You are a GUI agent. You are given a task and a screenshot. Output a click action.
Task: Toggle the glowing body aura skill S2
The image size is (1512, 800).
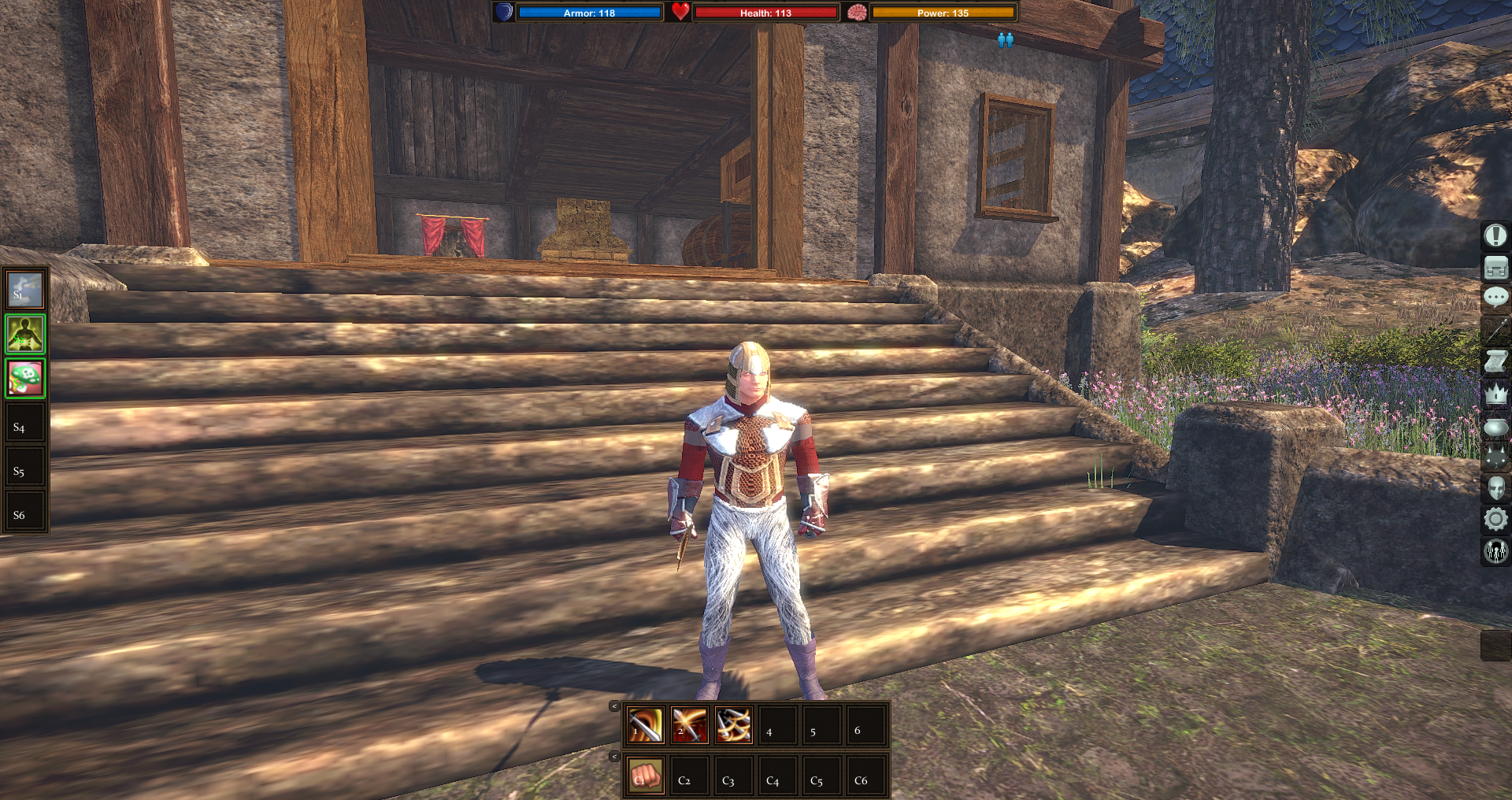coord(25,334)
